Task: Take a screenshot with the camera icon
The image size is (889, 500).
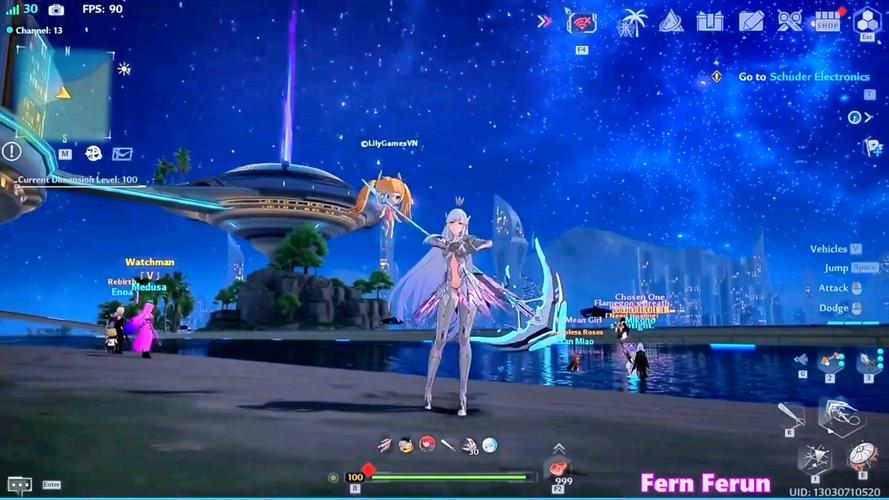Action: pos(56,9)
